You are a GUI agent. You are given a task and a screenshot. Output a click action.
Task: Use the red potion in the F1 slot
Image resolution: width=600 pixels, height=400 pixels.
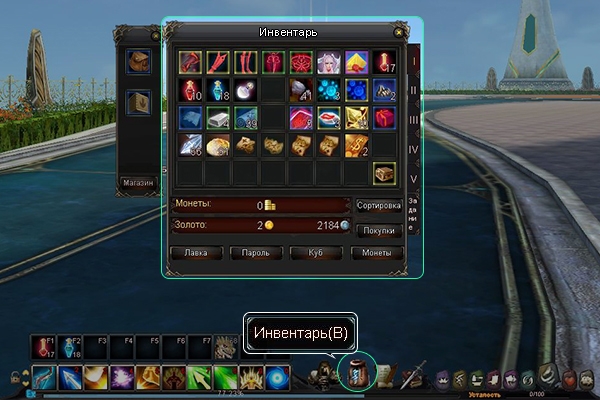41,347
